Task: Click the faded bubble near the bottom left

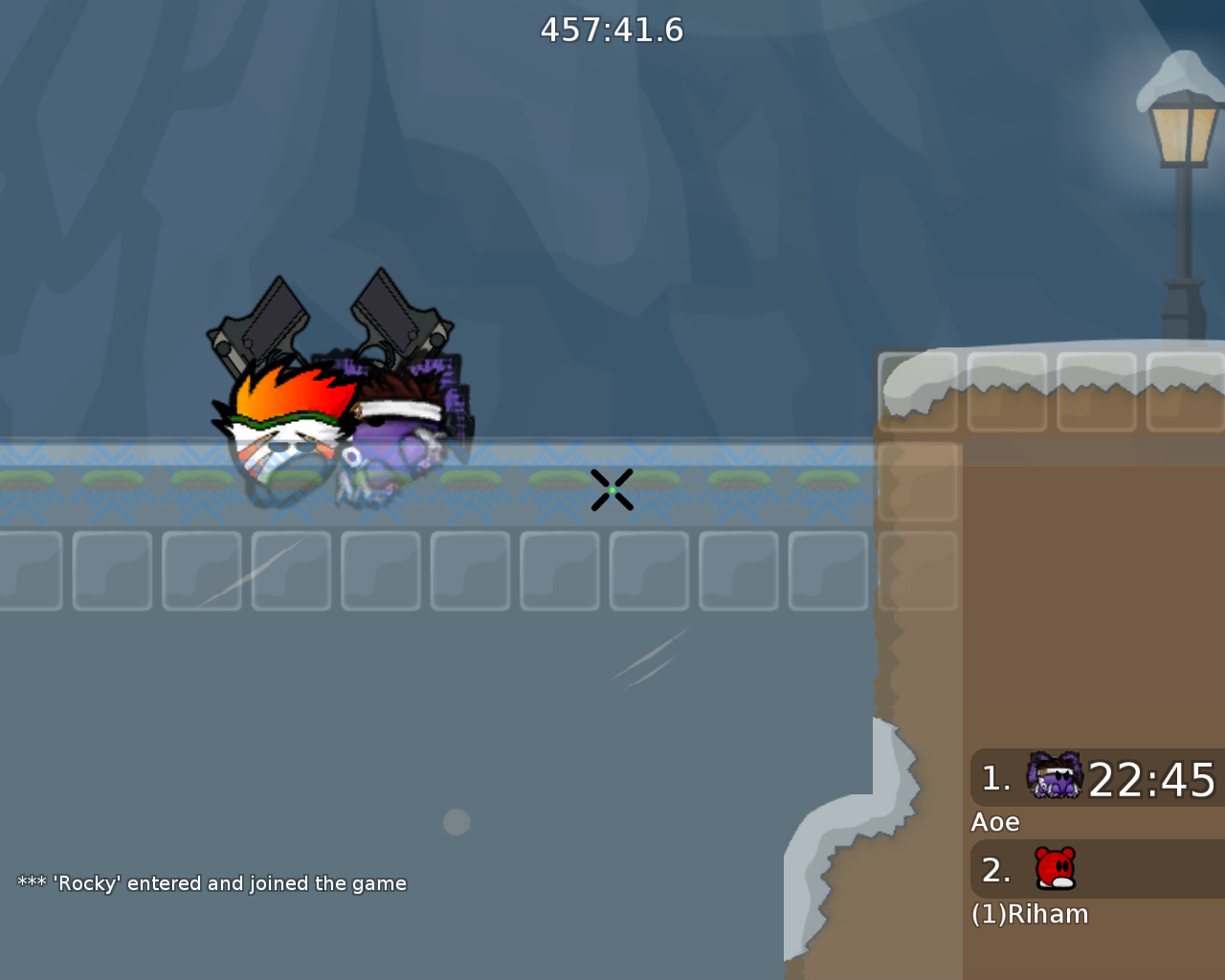Action: click(x=457, y=820)
